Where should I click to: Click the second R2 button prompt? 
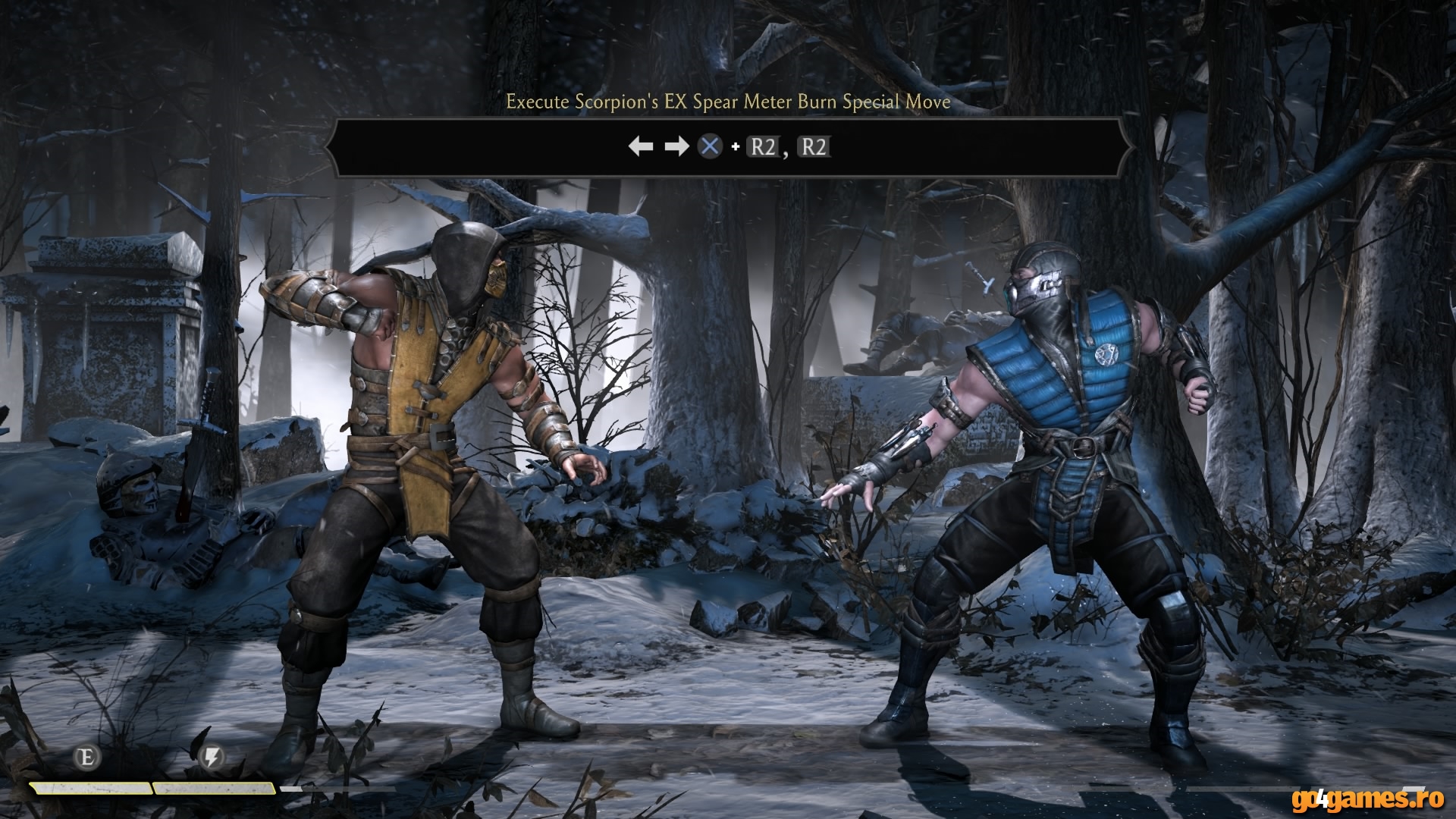814,146
